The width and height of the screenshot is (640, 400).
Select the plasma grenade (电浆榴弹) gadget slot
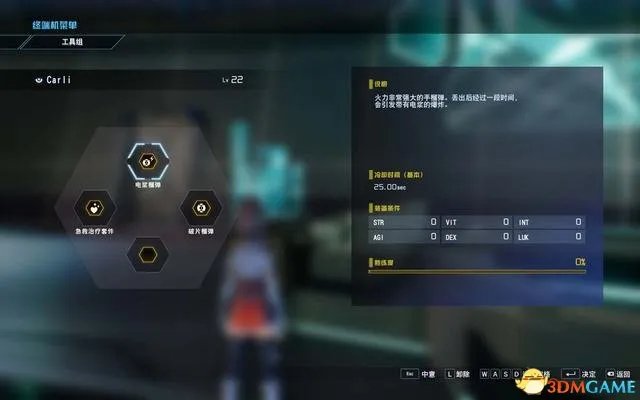pyautogui.click(x=148, y=160)
